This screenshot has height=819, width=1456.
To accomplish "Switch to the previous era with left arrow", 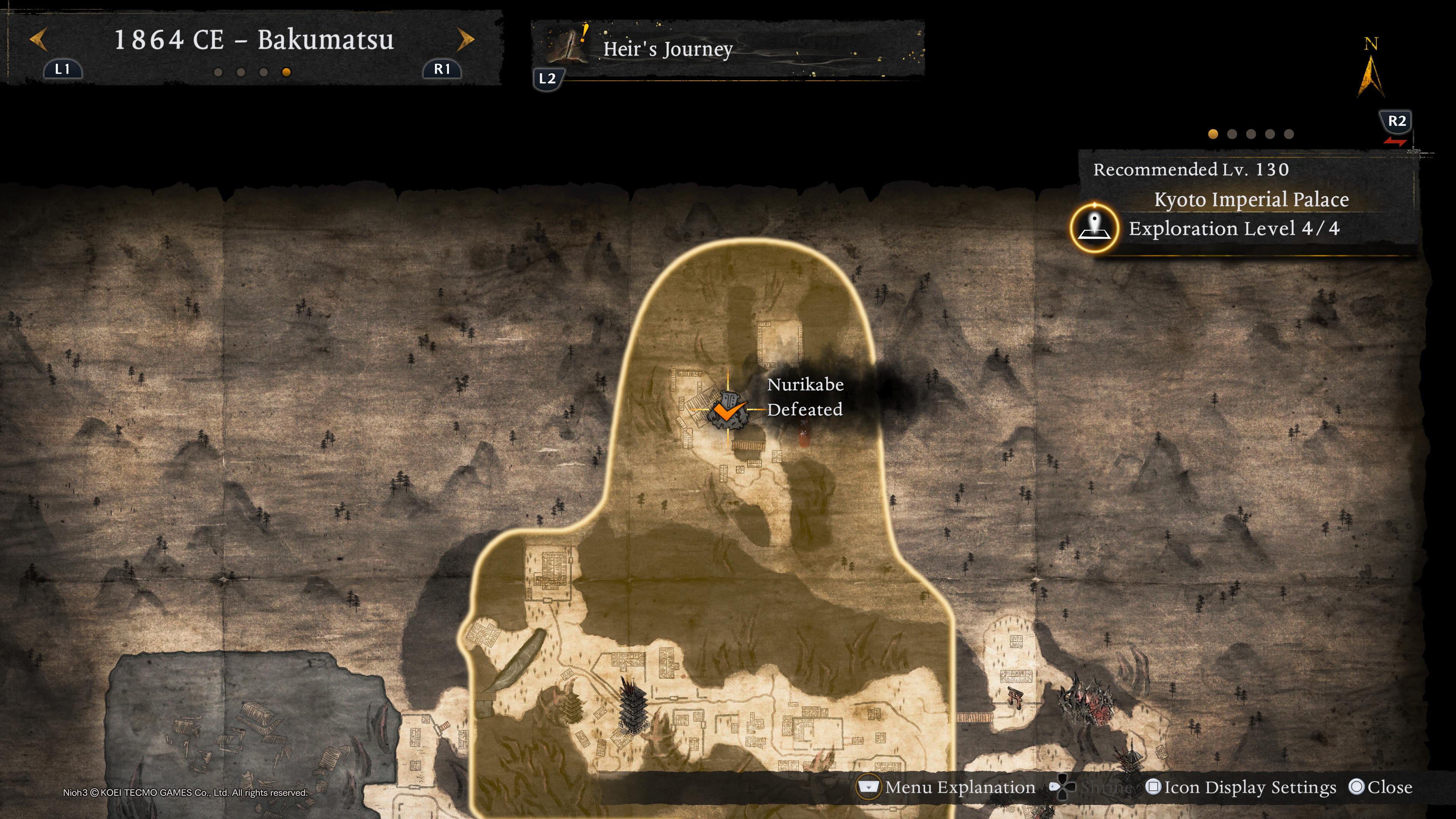I will 38,40.
